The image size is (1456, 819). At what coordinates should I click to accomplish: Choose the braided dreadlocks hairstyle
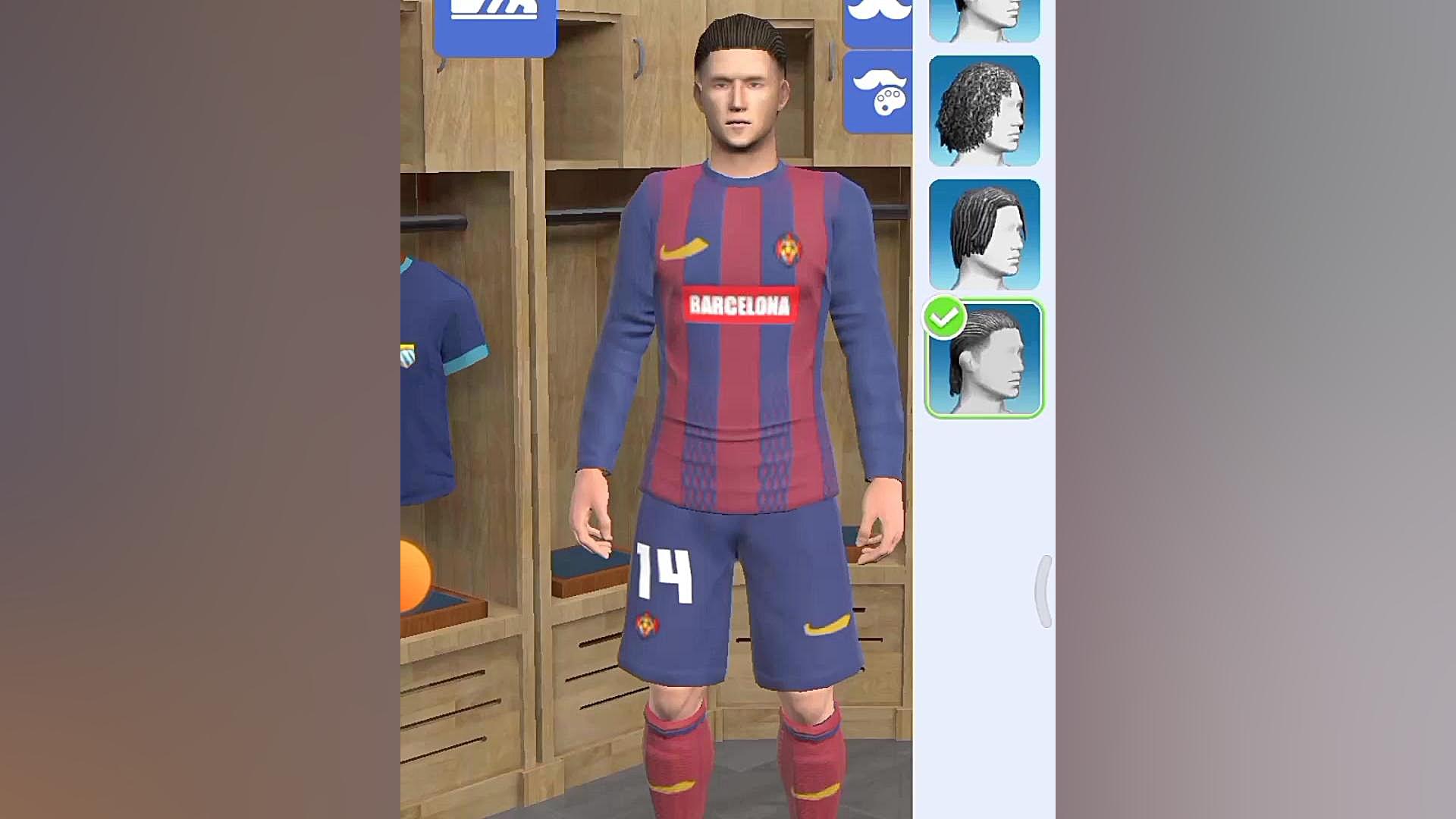tap(984, 234)
